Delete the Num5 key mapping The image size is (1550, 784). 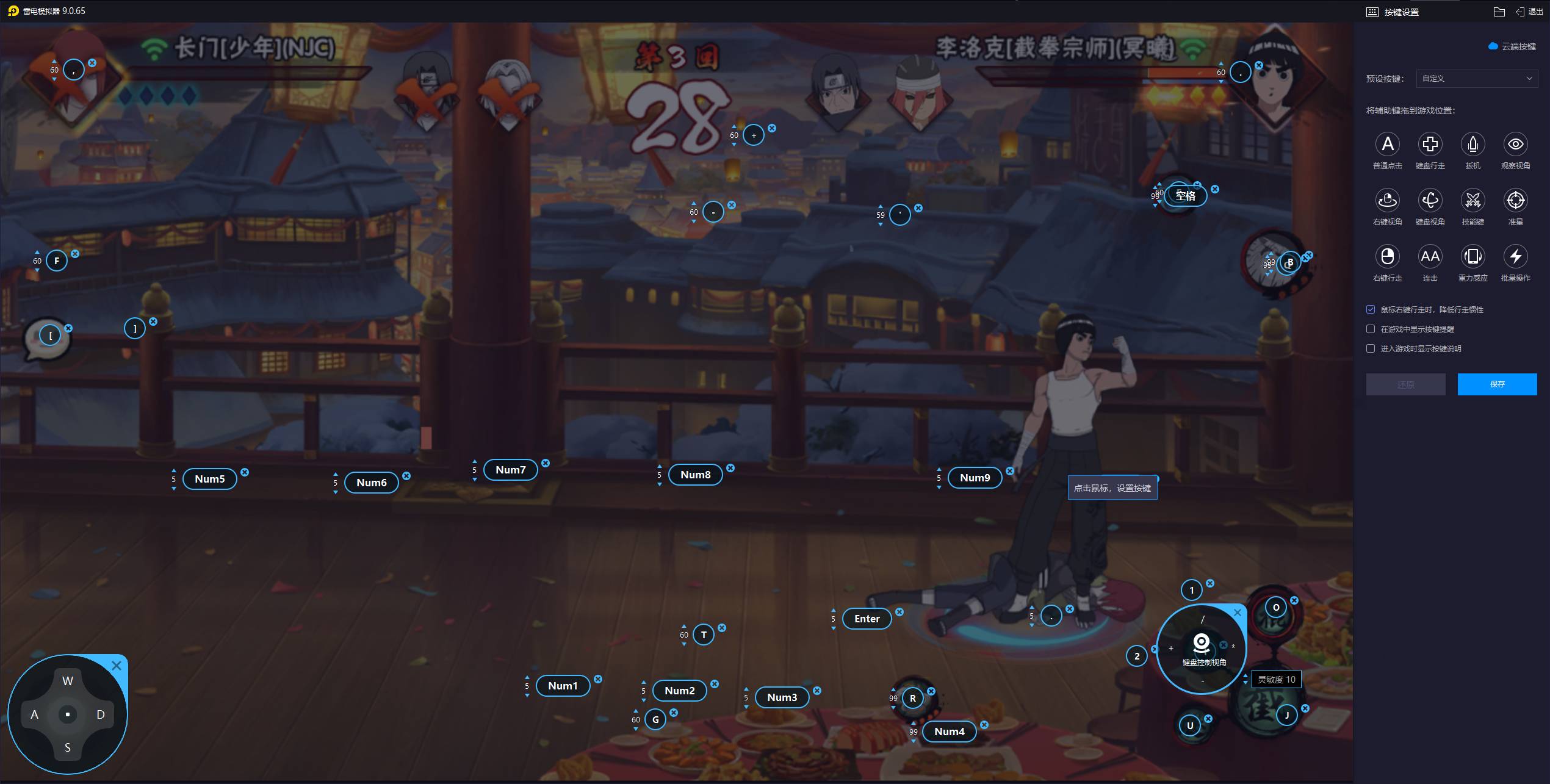pyautogui.click(x=245, y=472)
